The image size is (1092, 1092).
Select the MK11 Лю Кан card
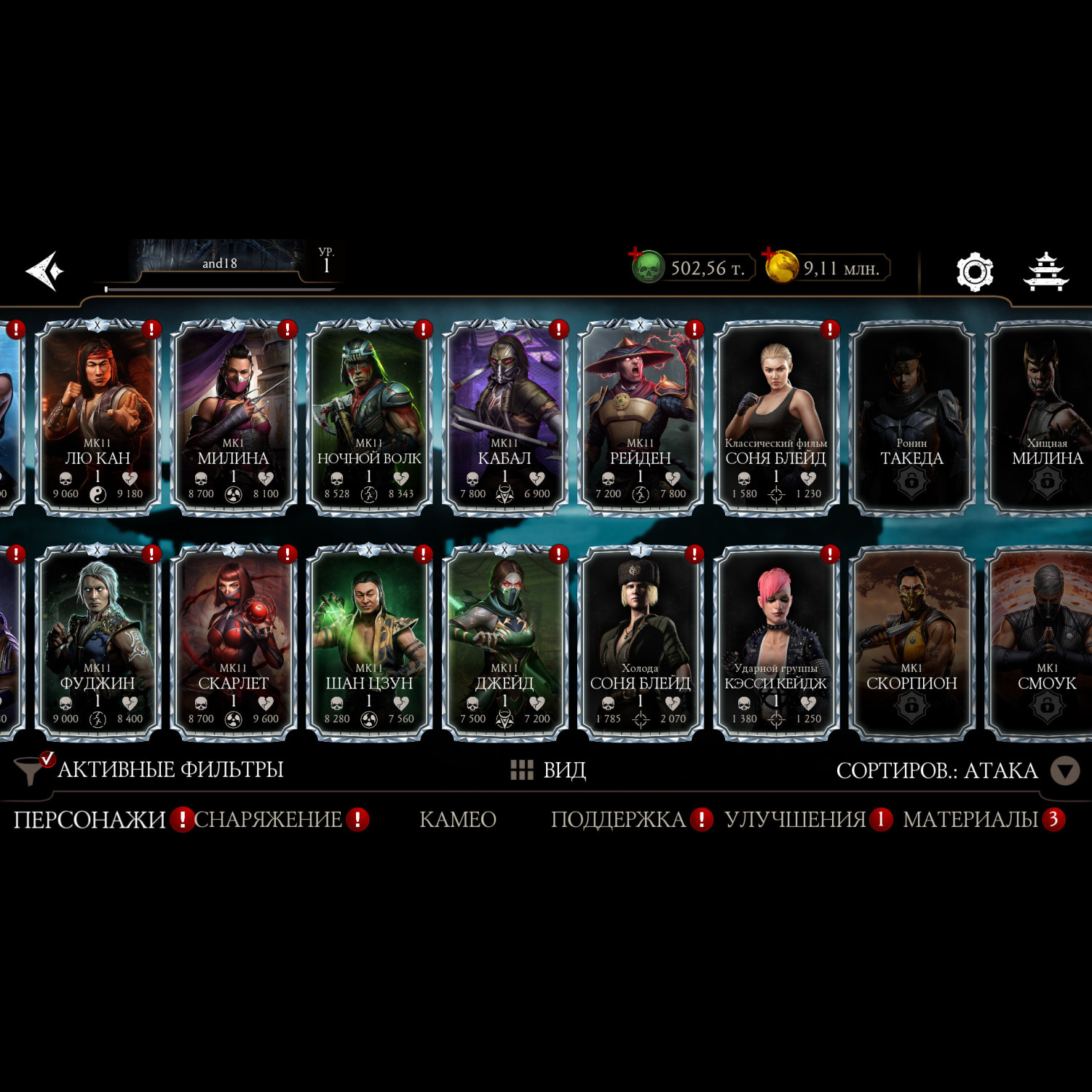tap(98, 417)
